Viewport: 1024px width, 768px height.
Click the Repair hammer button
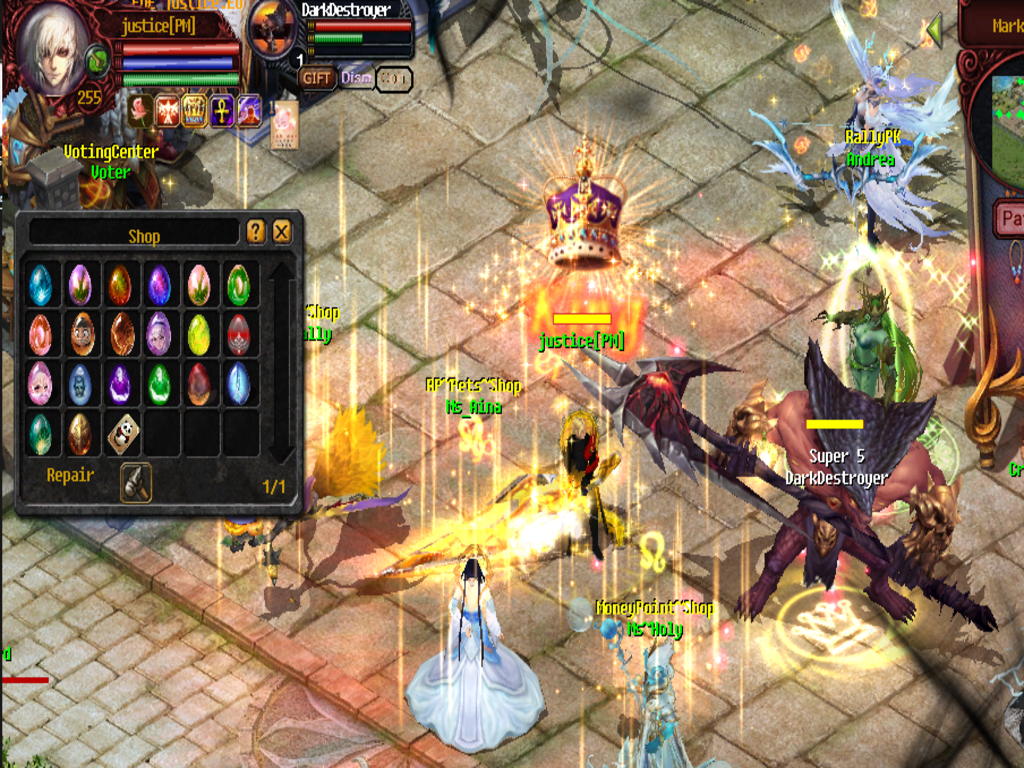tap(135, 481)
